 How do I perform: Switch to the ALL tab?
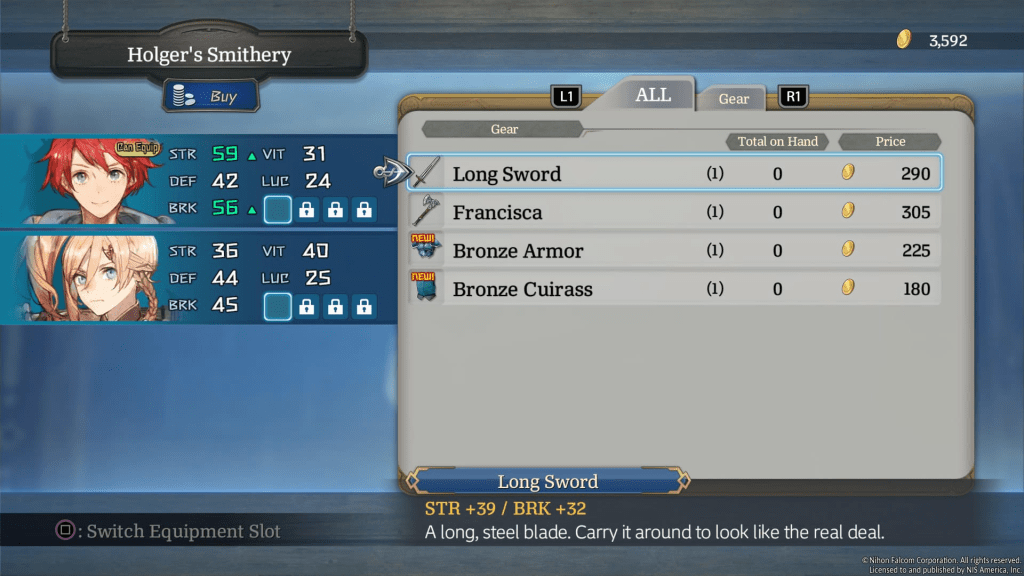(653, 95)
